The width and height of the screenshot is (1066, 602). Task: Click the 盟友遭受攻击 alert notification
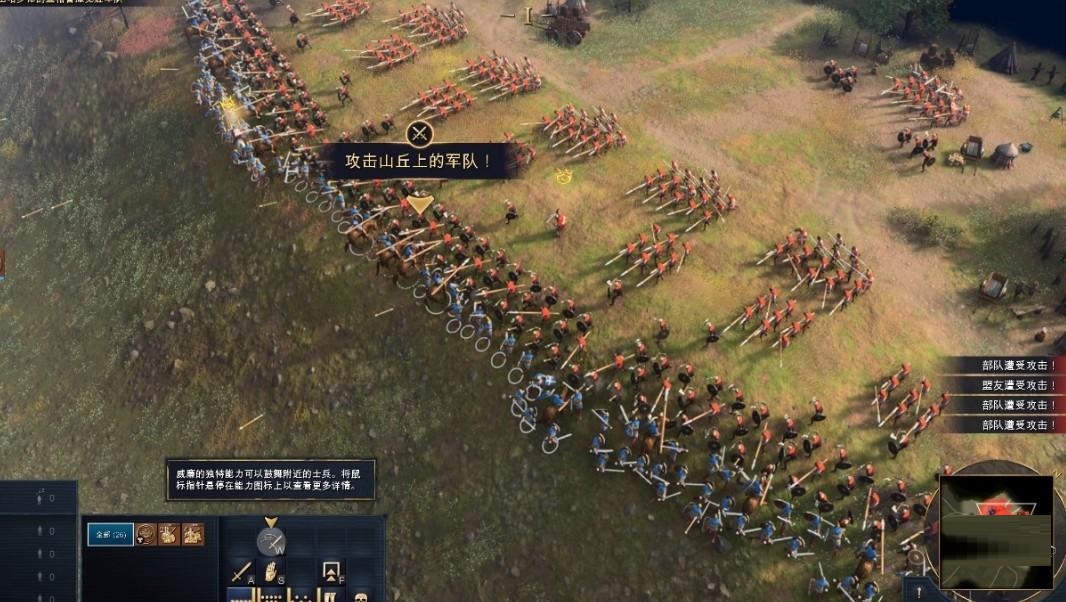(x=1012, y=385)
